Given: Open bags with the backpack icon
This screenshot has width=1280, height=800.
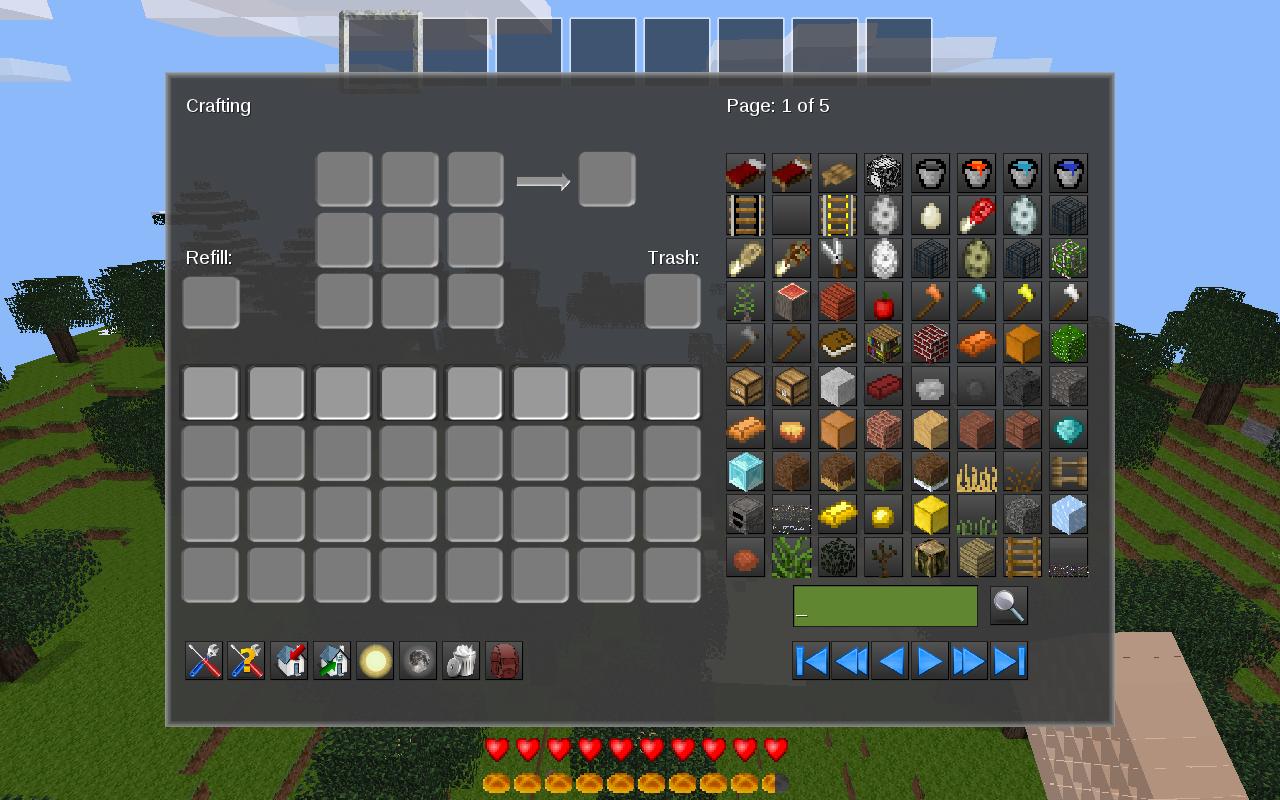Looking at the screenshot, I should tap(503, 660).
